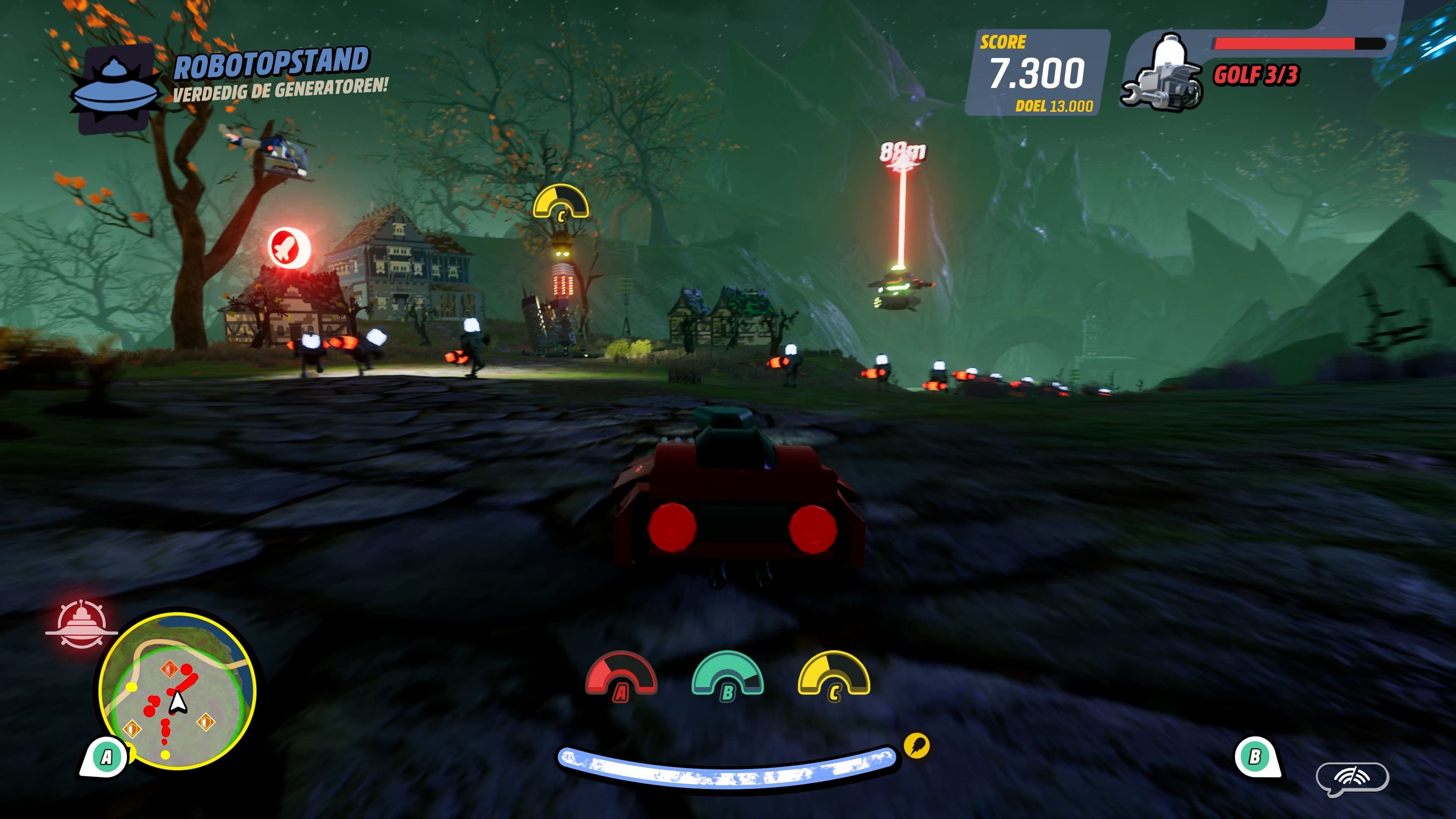Select the bottom yellow generator C gauge
The image size is (1456, 819).
834,675
